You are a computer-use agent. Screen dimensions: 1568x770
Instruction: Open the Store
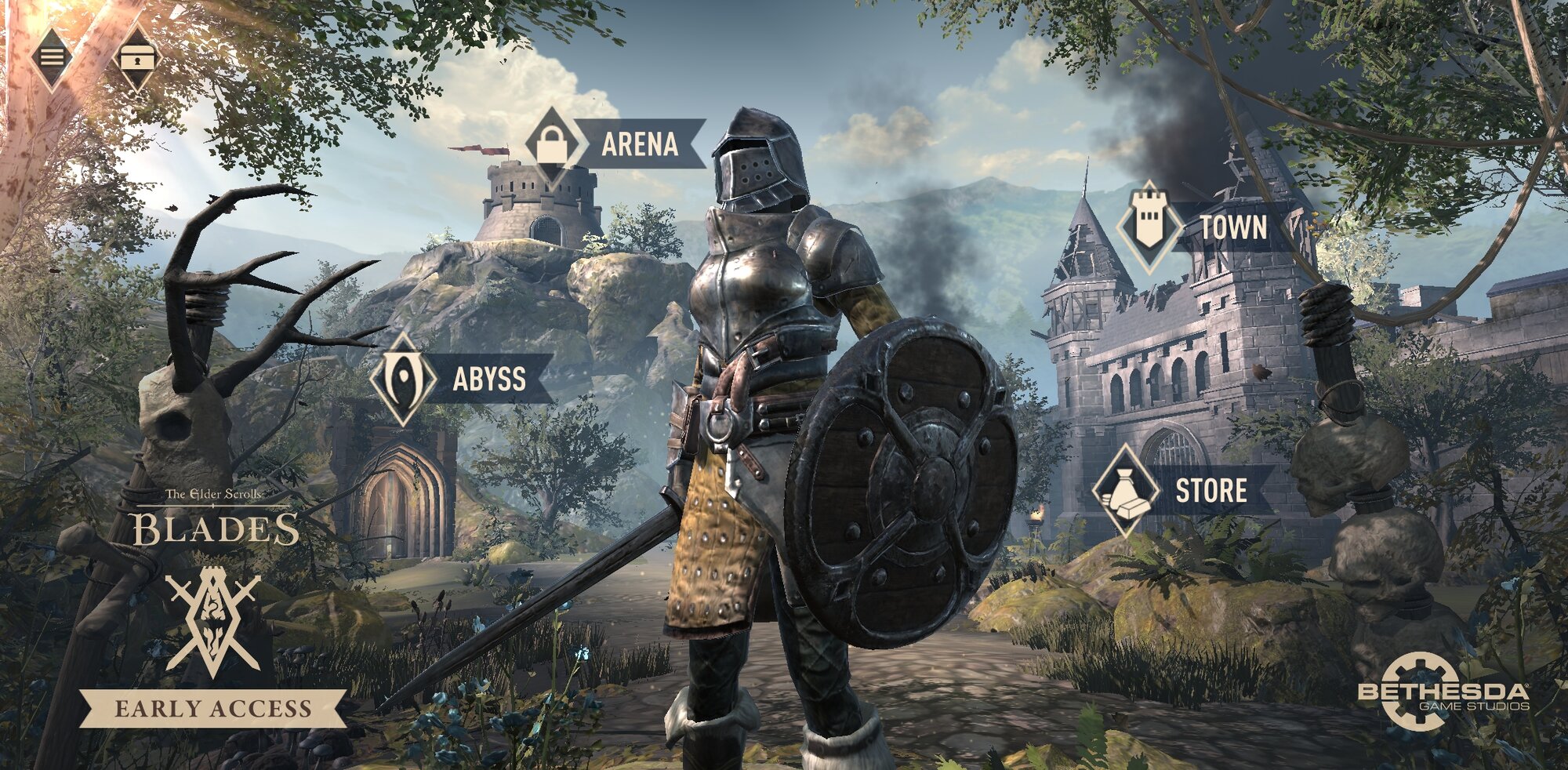(x=1185, y=491)
